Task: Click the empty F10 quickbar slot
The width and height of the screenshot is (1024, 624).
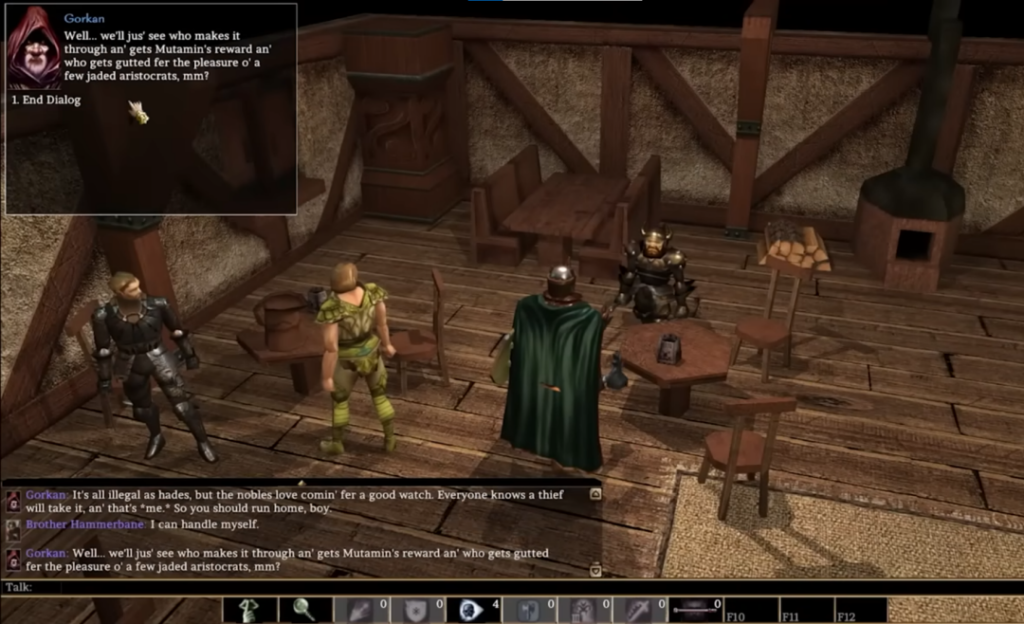Action: click(751, 609)
